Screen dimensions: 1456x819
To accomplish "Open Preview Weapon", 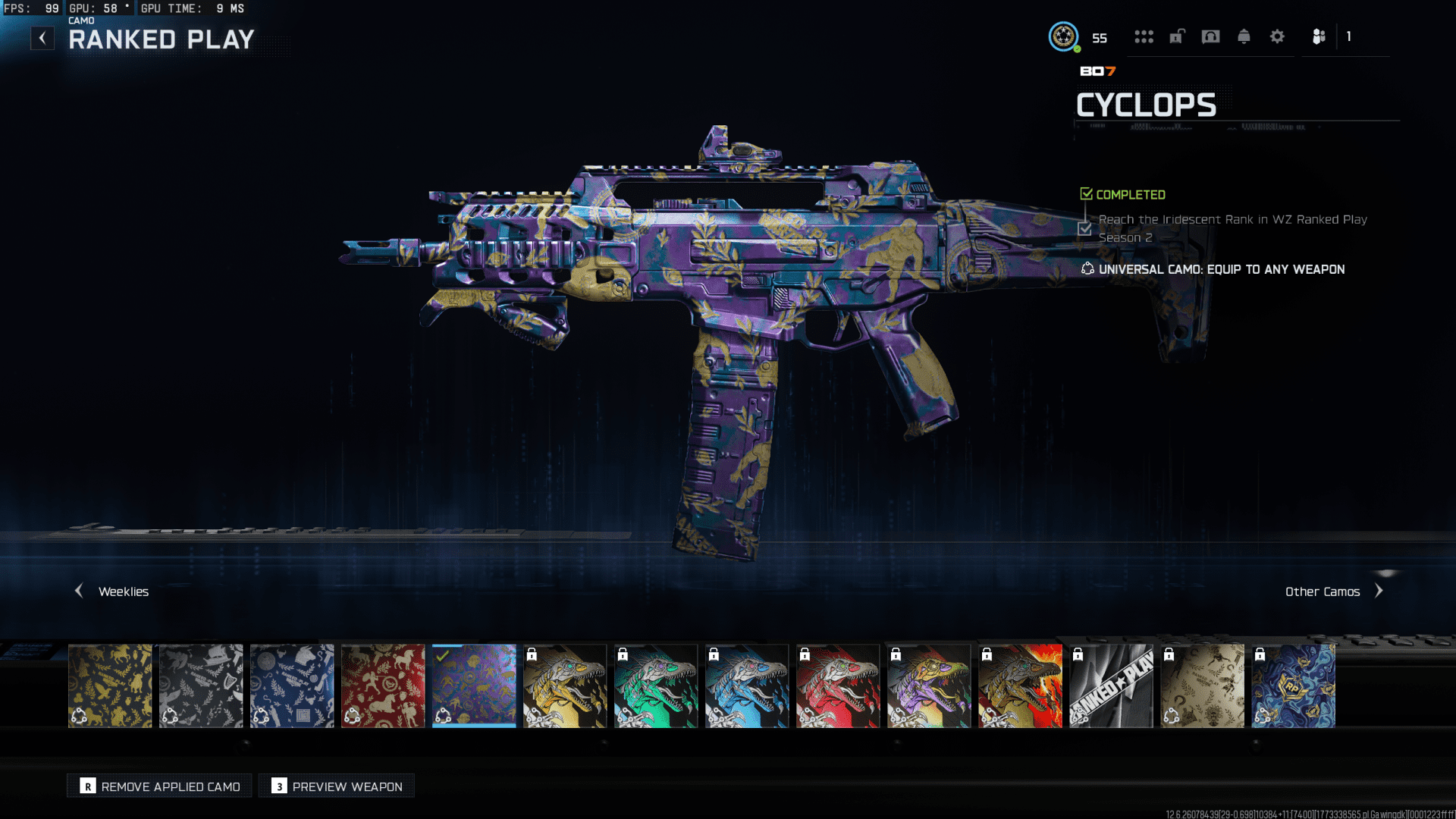I will (337, 786).
